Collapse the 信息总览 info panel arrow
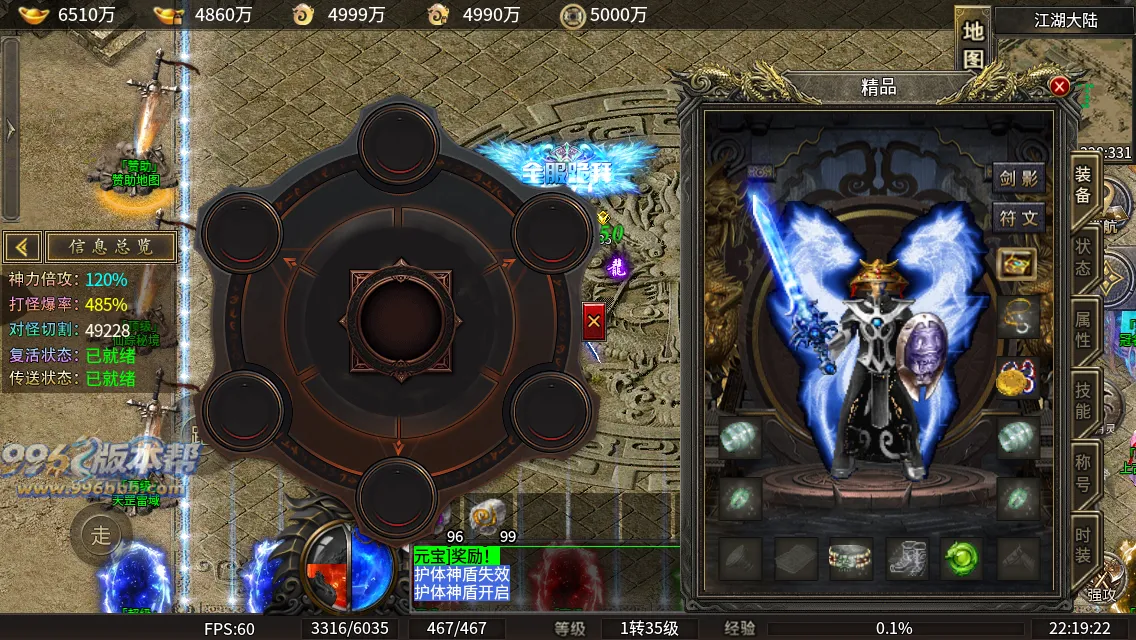The height and width of the screenshot is (640, 1136). pyautogui.click(x=23, y=246)
